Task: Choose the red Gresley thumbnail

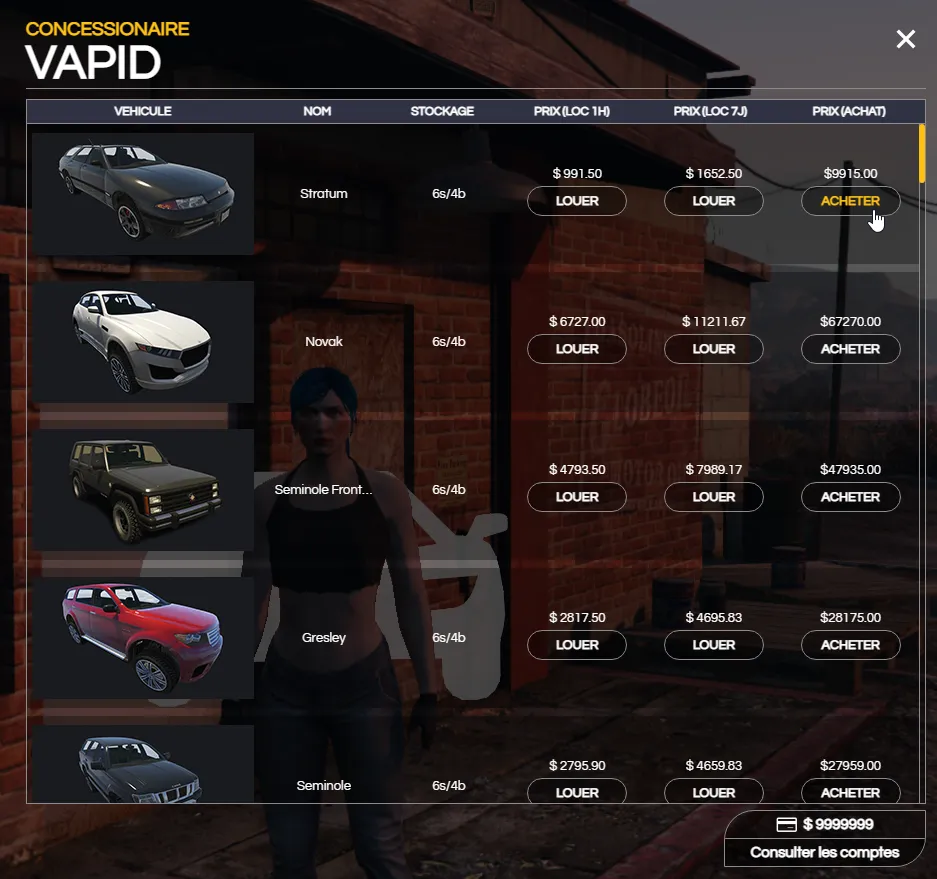Action: 143,637
